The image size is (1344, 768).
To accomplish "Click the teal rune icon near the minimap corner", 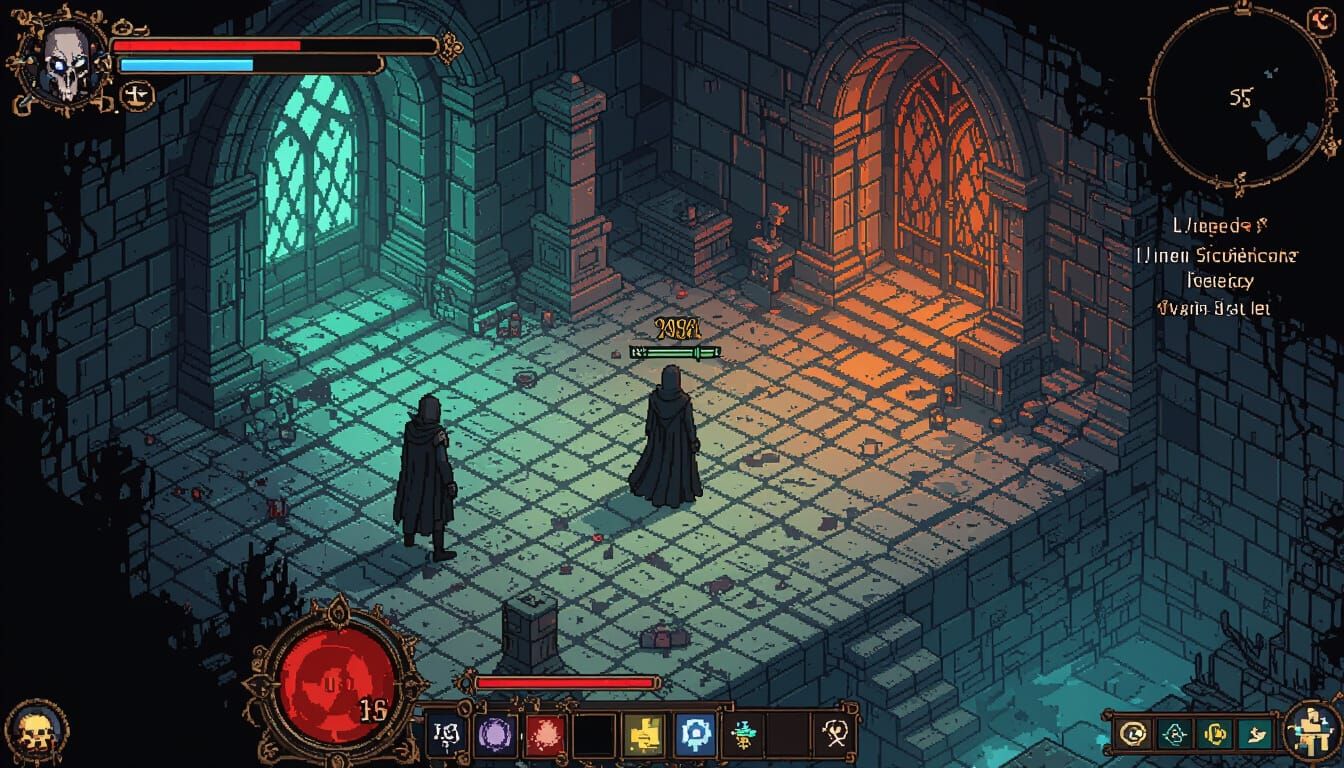I will pyautogui.click(x=1175, y=733).
